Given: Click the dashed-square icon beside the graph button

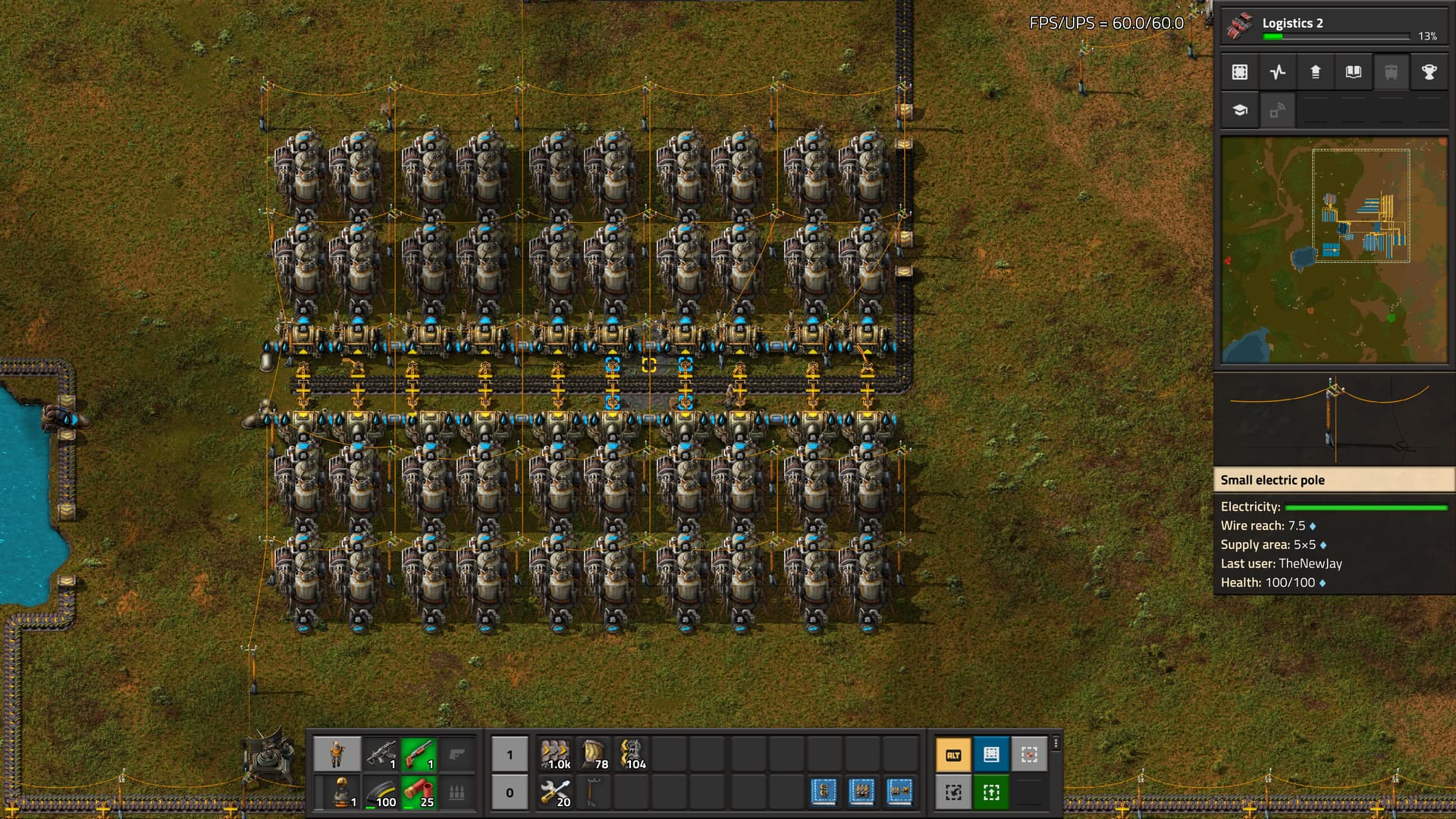Looking at the screenshot, I should 1240,72.
